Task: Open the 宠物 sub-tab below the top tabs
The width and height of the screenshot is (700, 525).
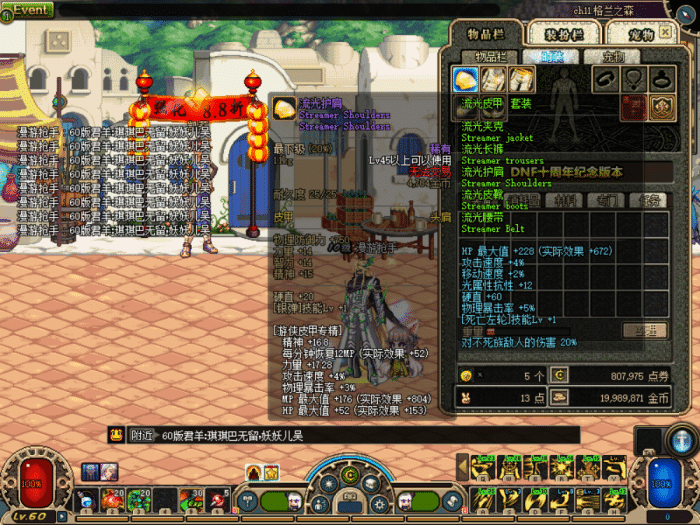Action: (x=602, y=57)
